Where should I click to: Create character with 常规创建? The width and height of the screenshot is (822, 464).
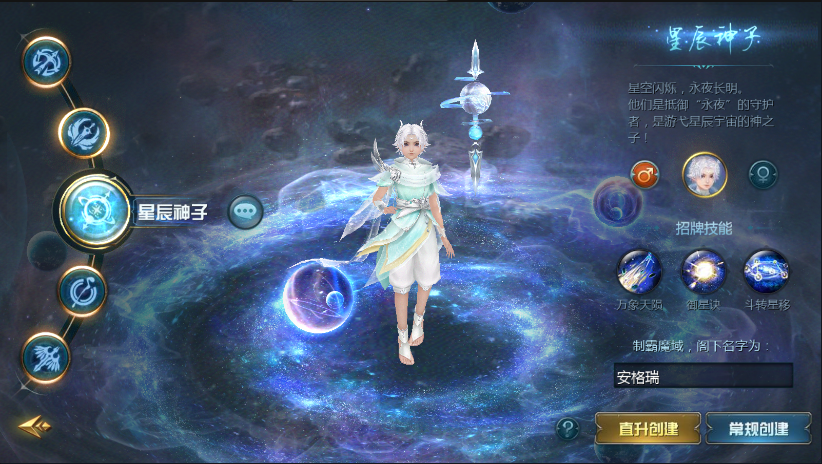pyautogui.click(x=758, y=429)
